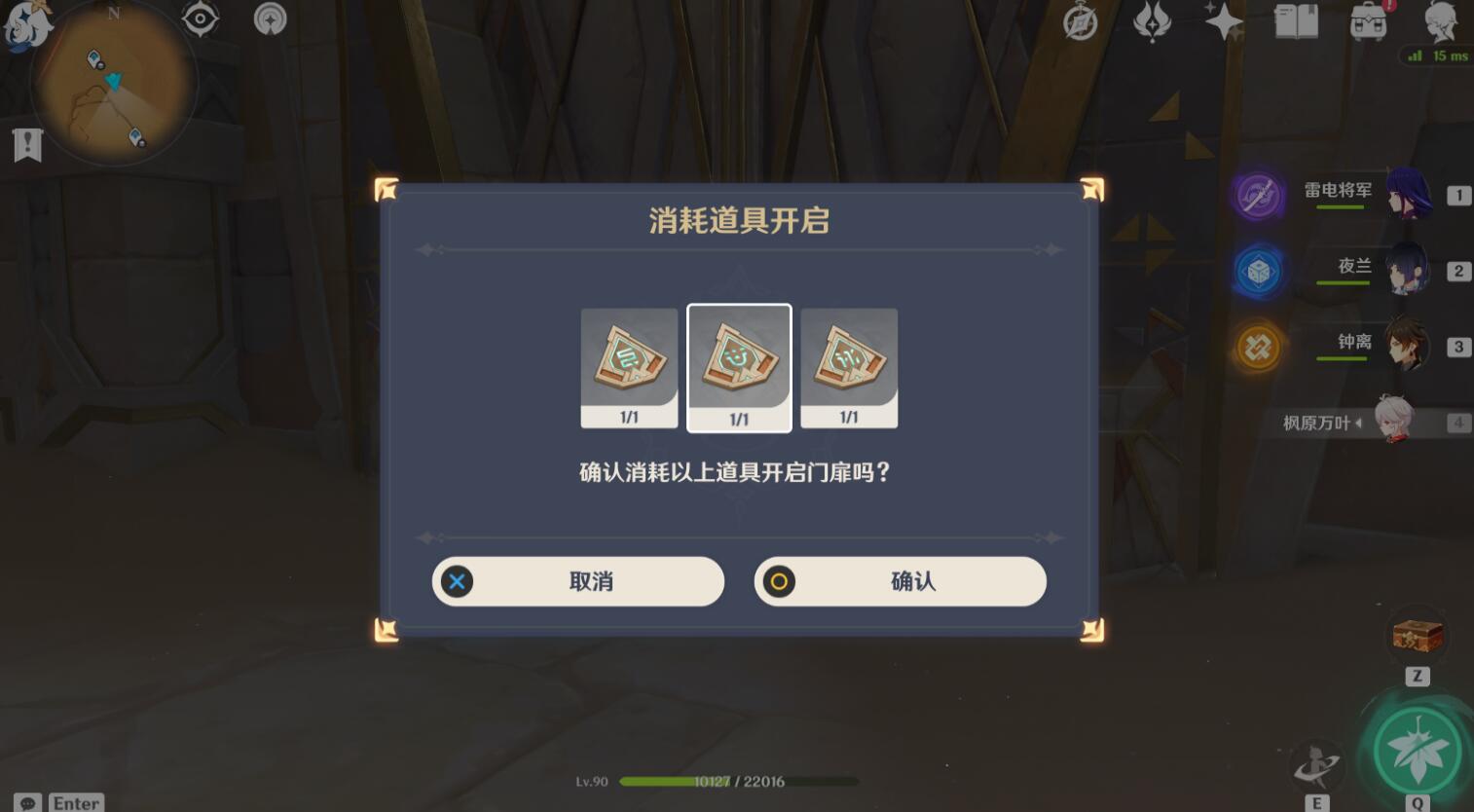Cancel with the 取消 button

(578, 581)
